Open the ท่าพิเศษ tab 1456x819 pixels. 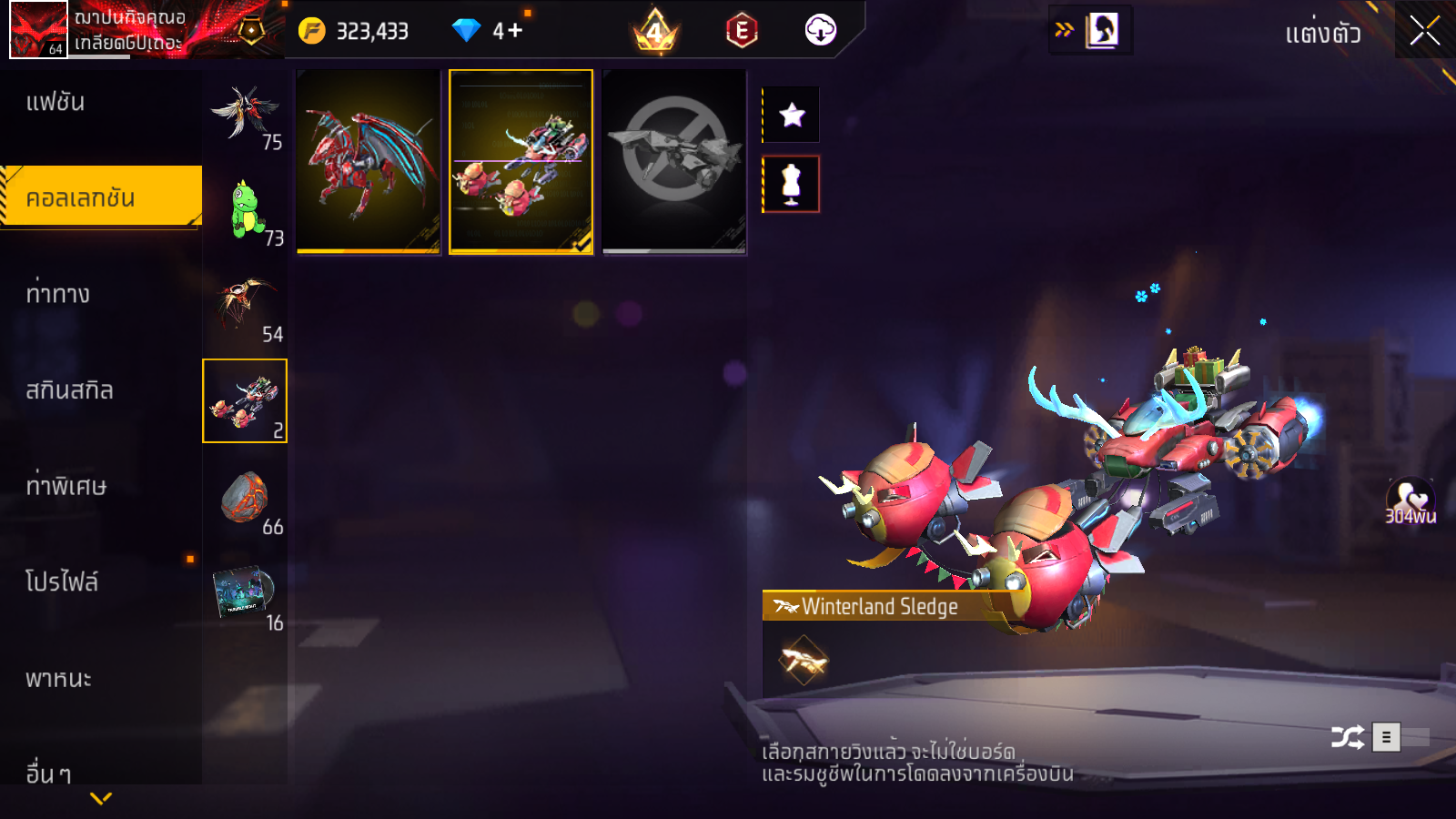tap(66, 486)
